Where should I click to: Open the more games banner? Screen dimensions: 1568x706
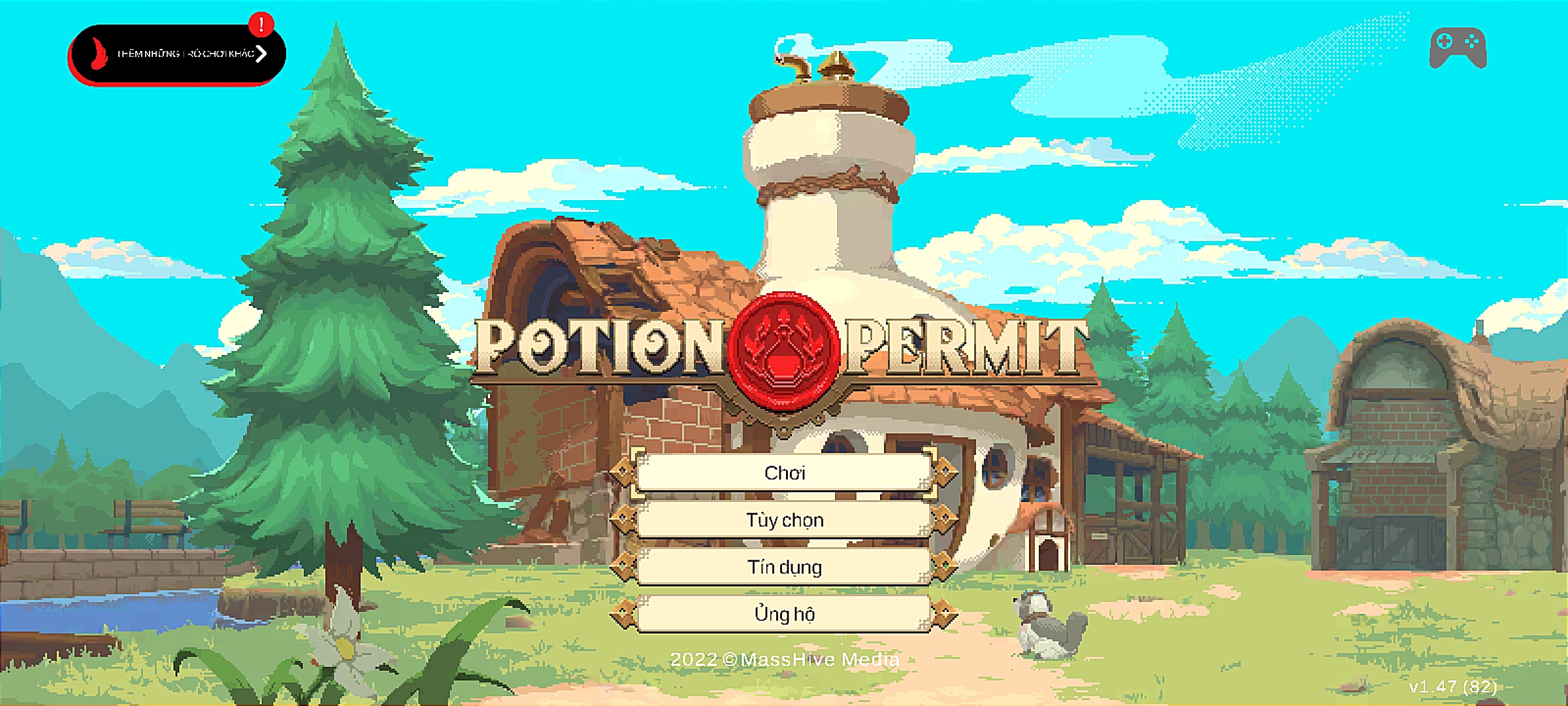click(x=176, y=54)
